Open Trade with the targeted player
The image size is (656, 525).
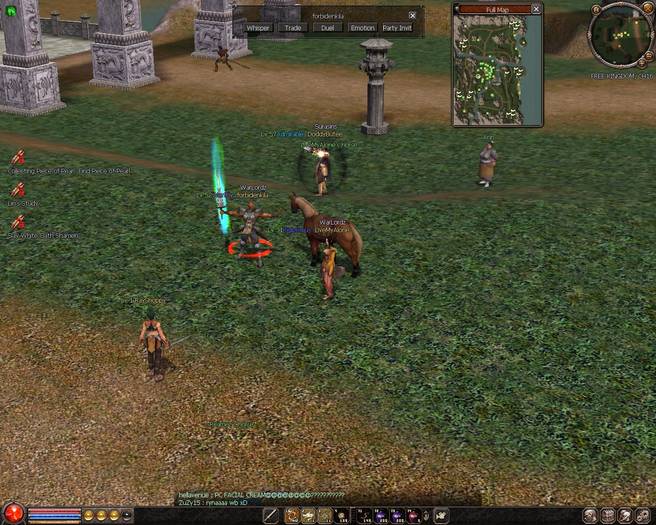point(293,28)
